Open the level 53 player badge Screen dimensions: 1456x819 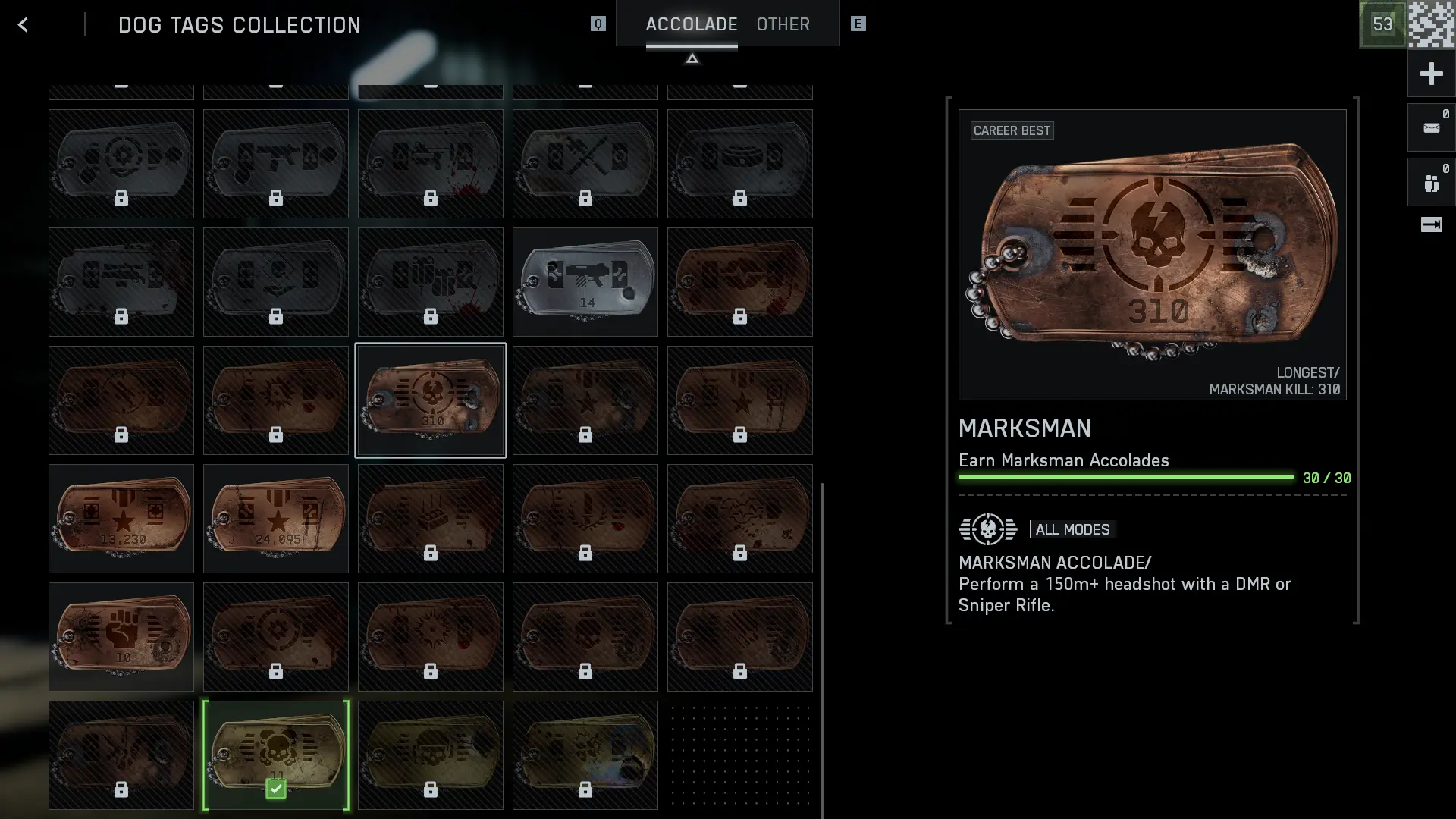tap(1382, 24)
